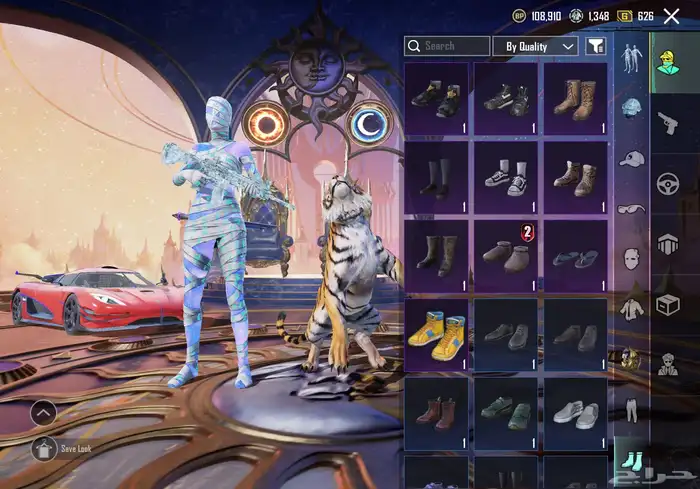
Task: Close the inventory screen
Action: click(671, 16)
